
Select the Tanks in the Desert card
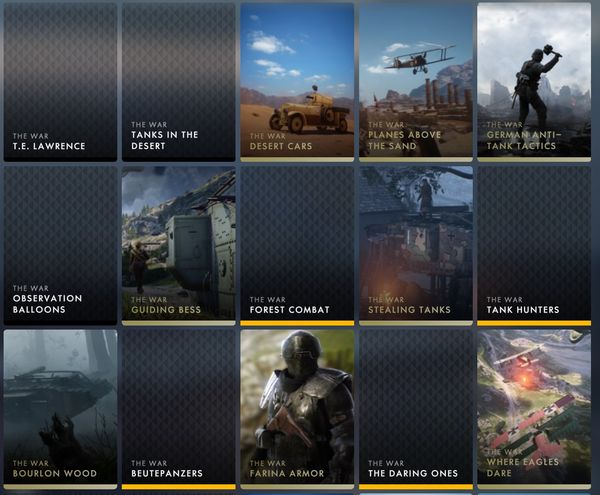click(178, 80)
